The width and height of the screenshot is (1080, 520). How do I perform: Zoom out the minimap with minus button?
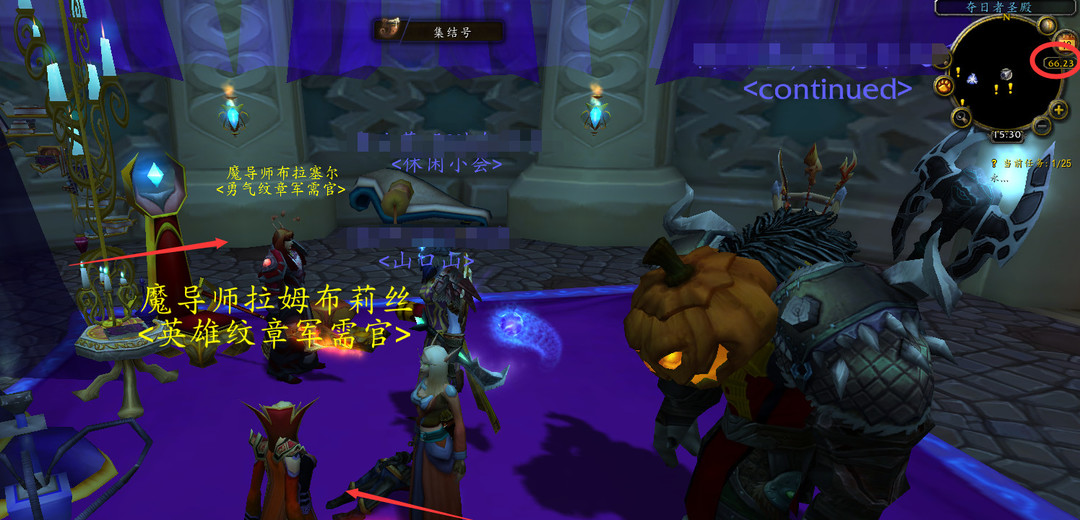(x=1042, y=126)
